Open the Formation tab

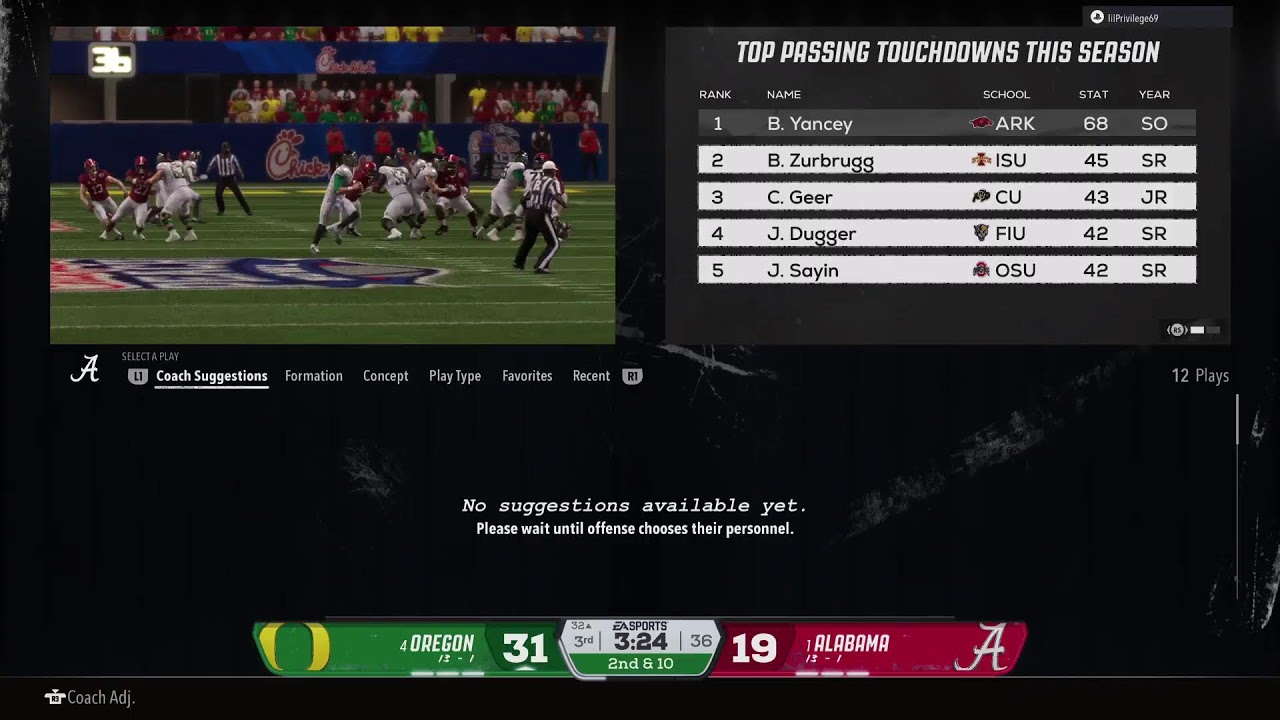point(313,376)
